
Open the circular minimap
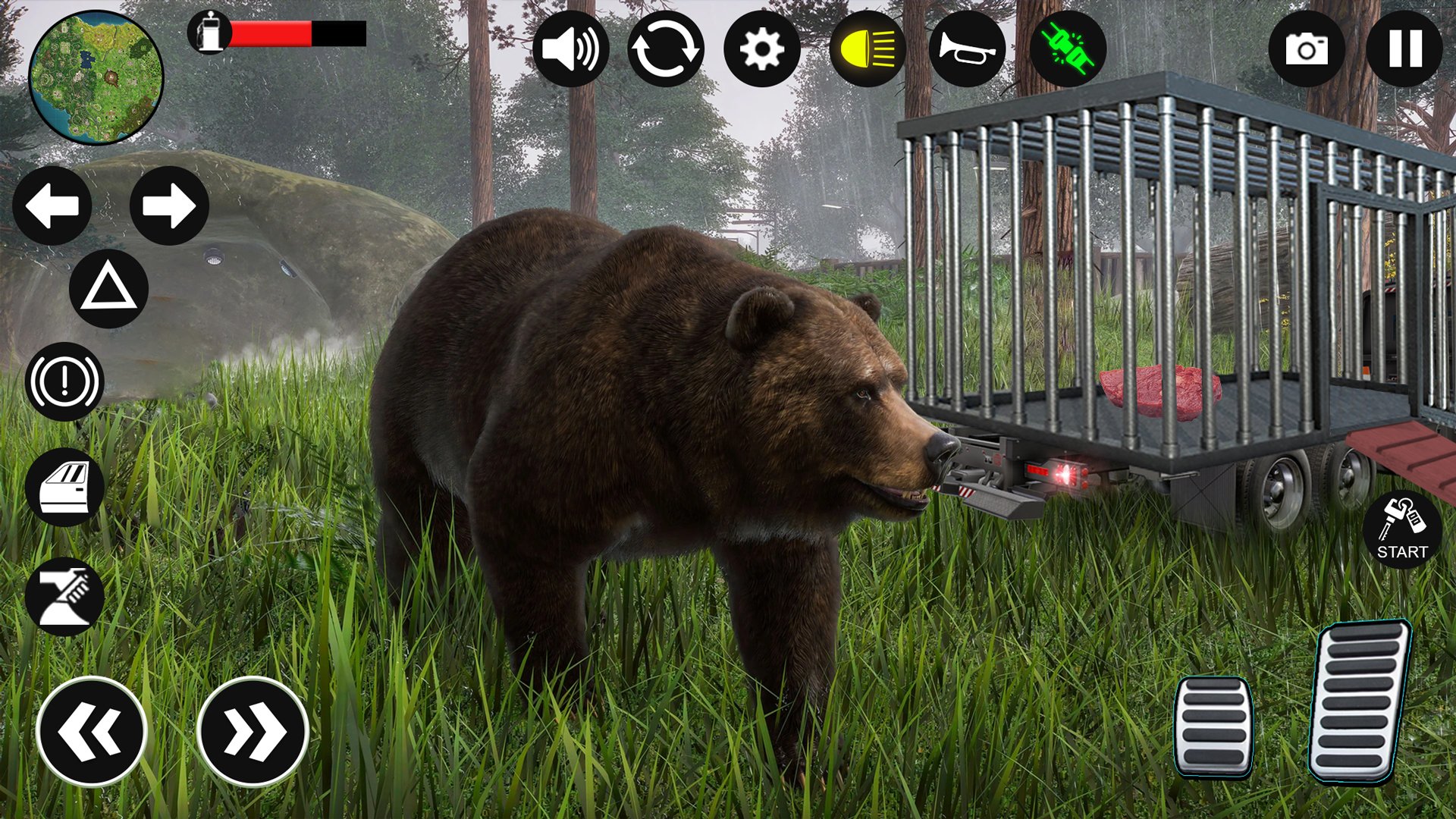[x=96, y=77]
